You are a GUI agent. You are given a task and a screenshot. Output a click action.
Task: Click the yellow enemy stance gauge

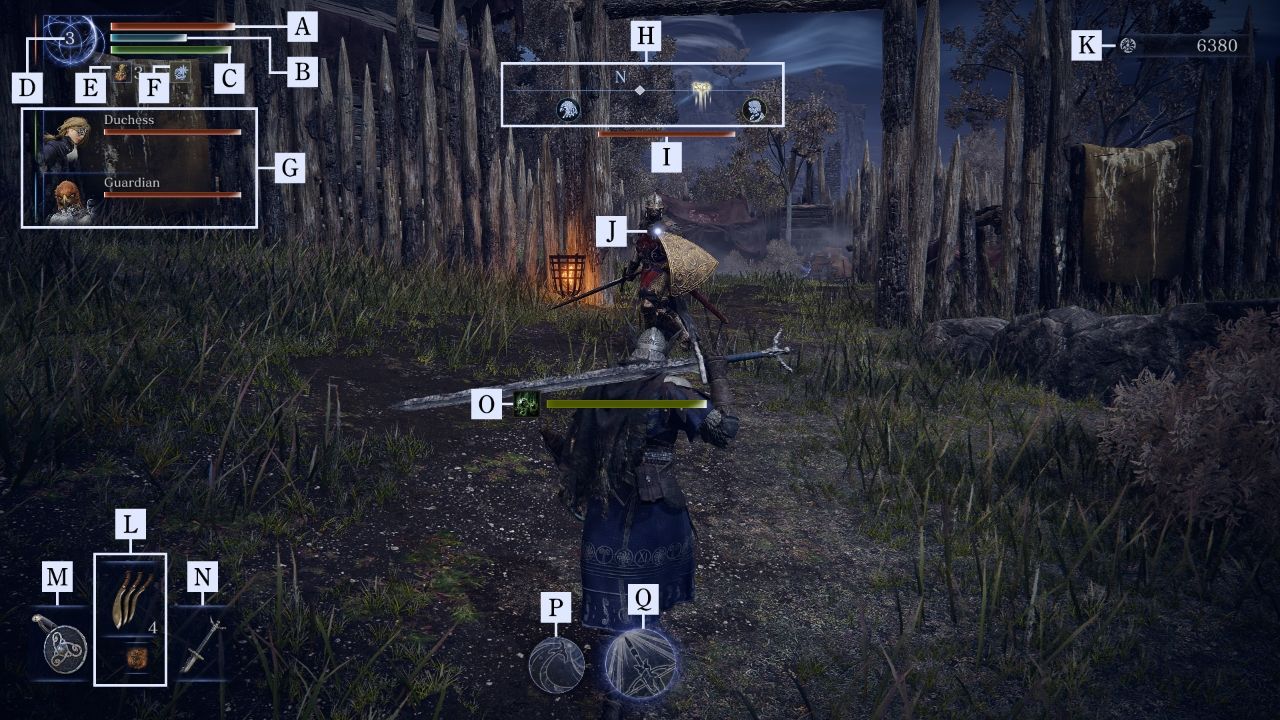pos(625,405)
